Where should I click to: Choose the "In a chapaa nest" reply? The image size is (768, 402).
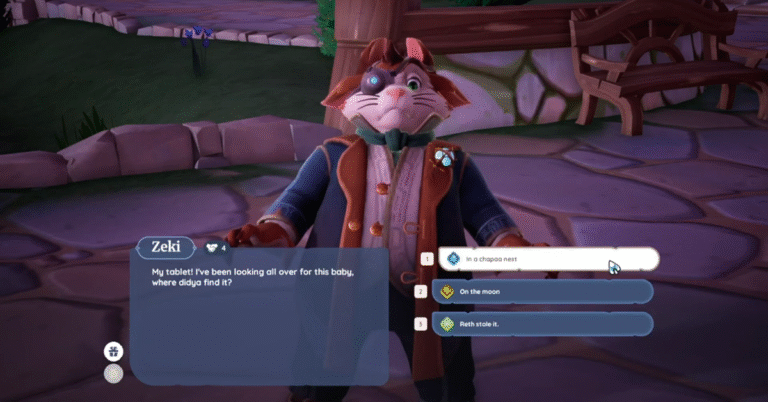(545, 259)
